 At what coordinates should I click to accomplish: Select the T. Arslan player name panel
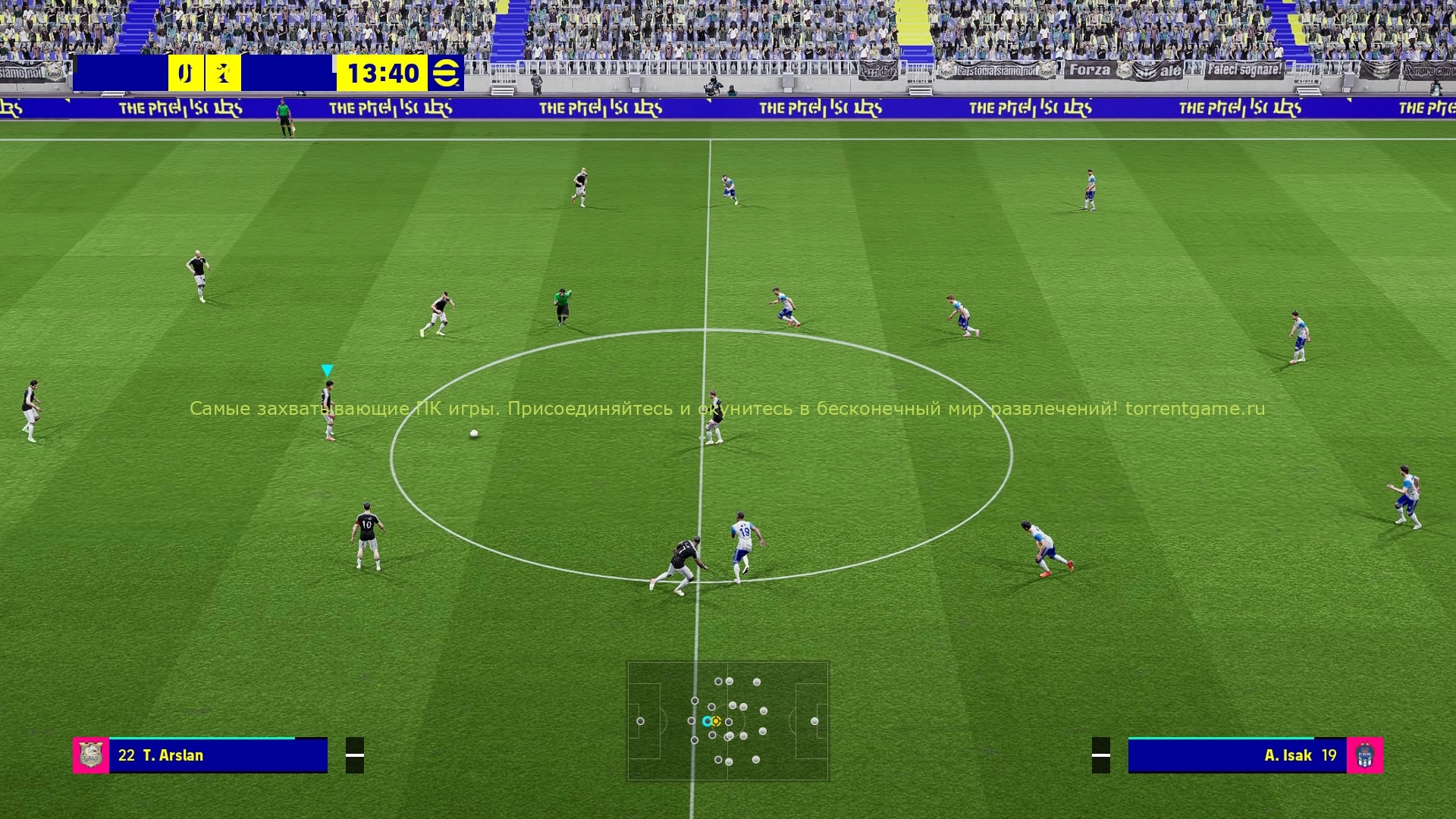(x=218, y=755)
